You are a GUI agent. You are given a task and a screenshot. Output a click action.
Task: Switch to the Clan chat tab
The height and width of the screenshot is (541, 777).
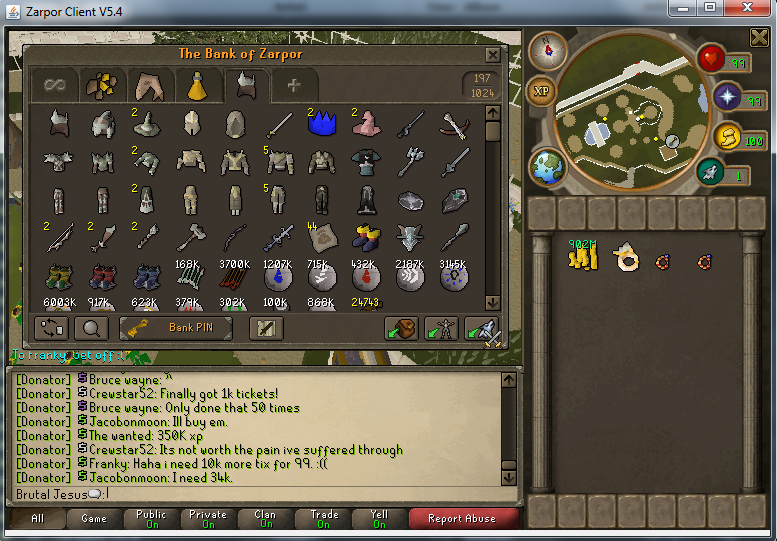pyautogui.click(x=265, y=519)
